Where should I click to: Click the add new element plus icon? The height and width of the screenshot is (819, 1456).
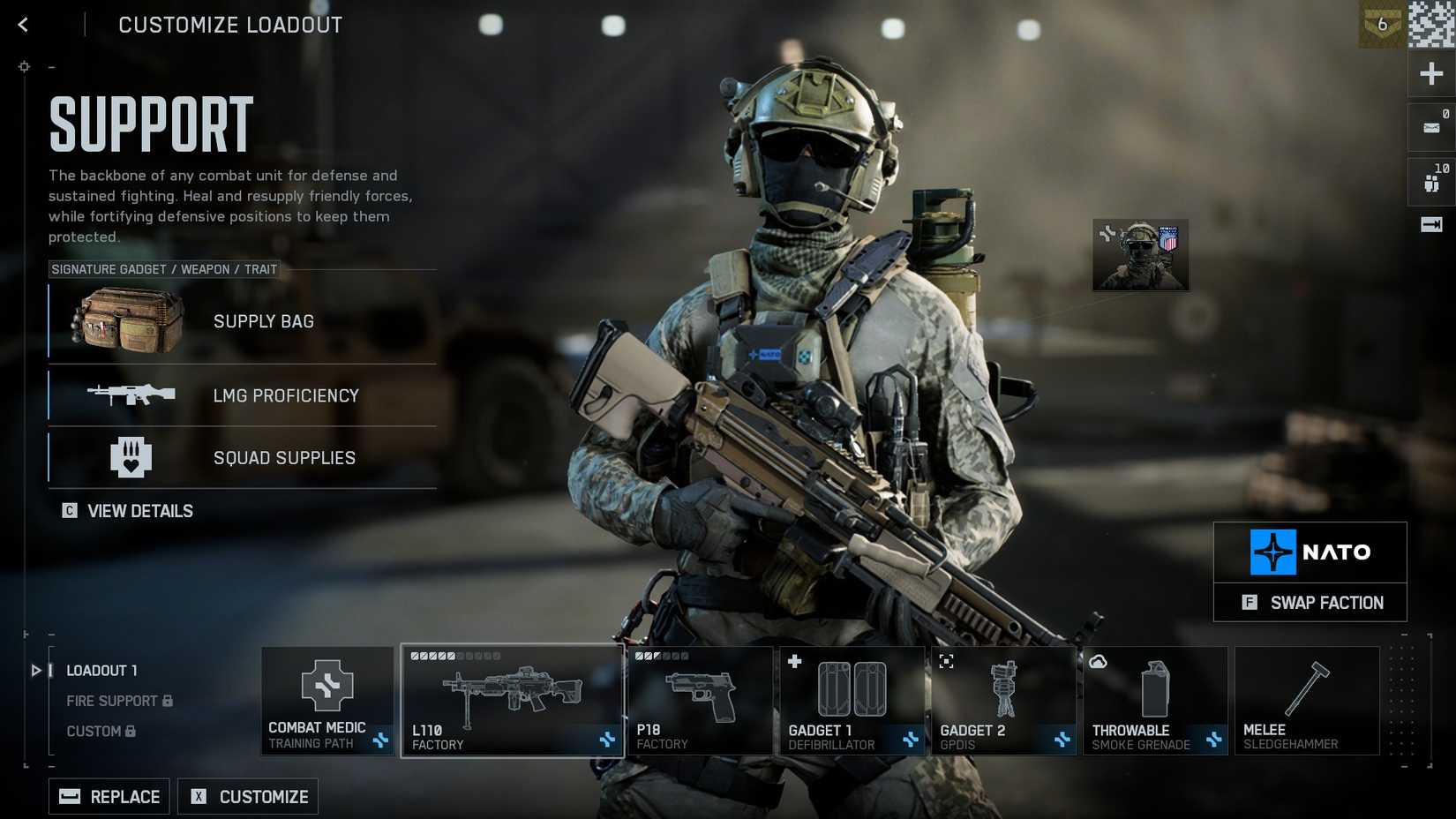click(1430, 73)
